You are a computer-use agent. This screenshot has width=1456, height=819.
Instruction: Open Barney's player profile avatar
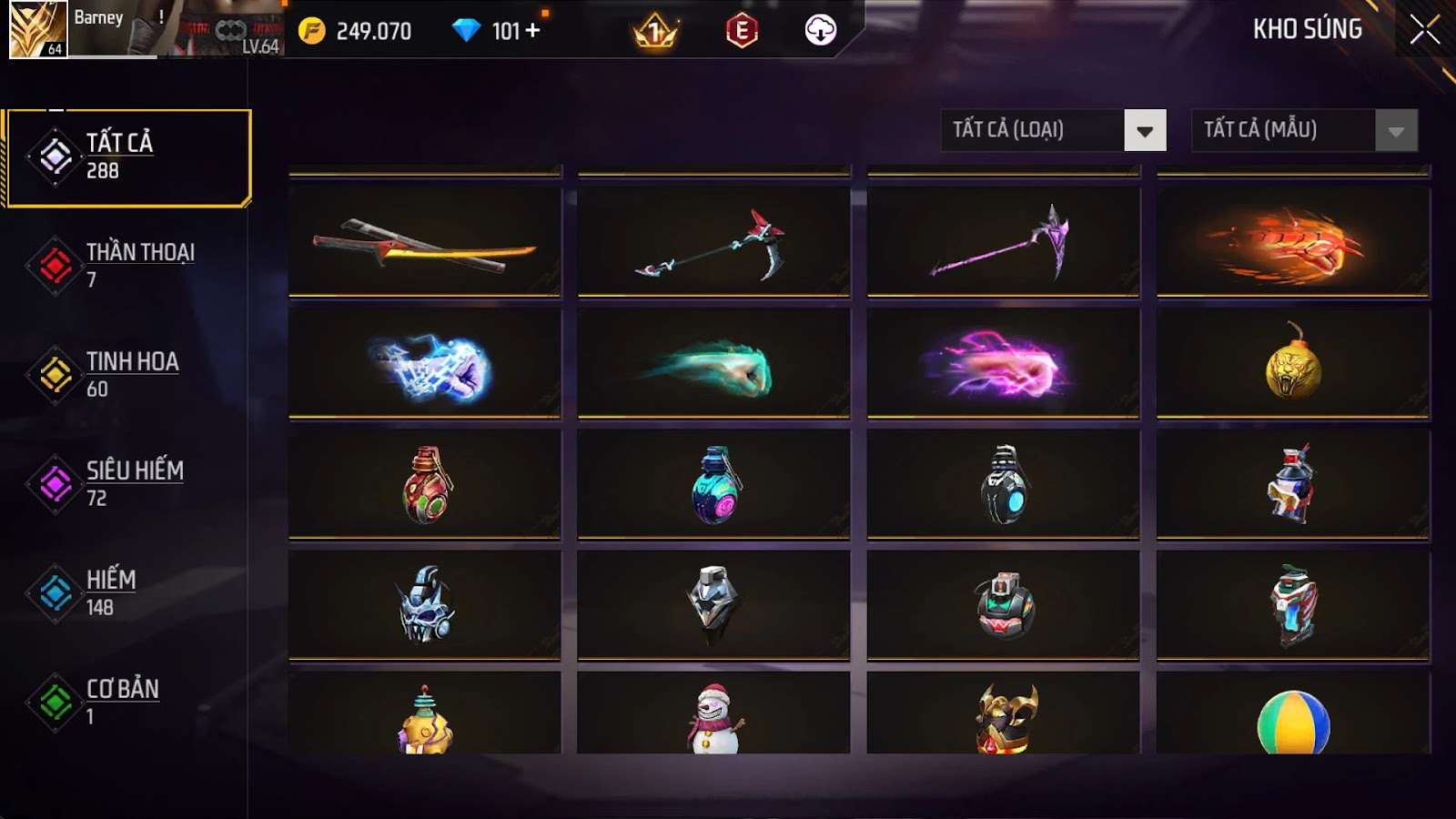point(37,29)
